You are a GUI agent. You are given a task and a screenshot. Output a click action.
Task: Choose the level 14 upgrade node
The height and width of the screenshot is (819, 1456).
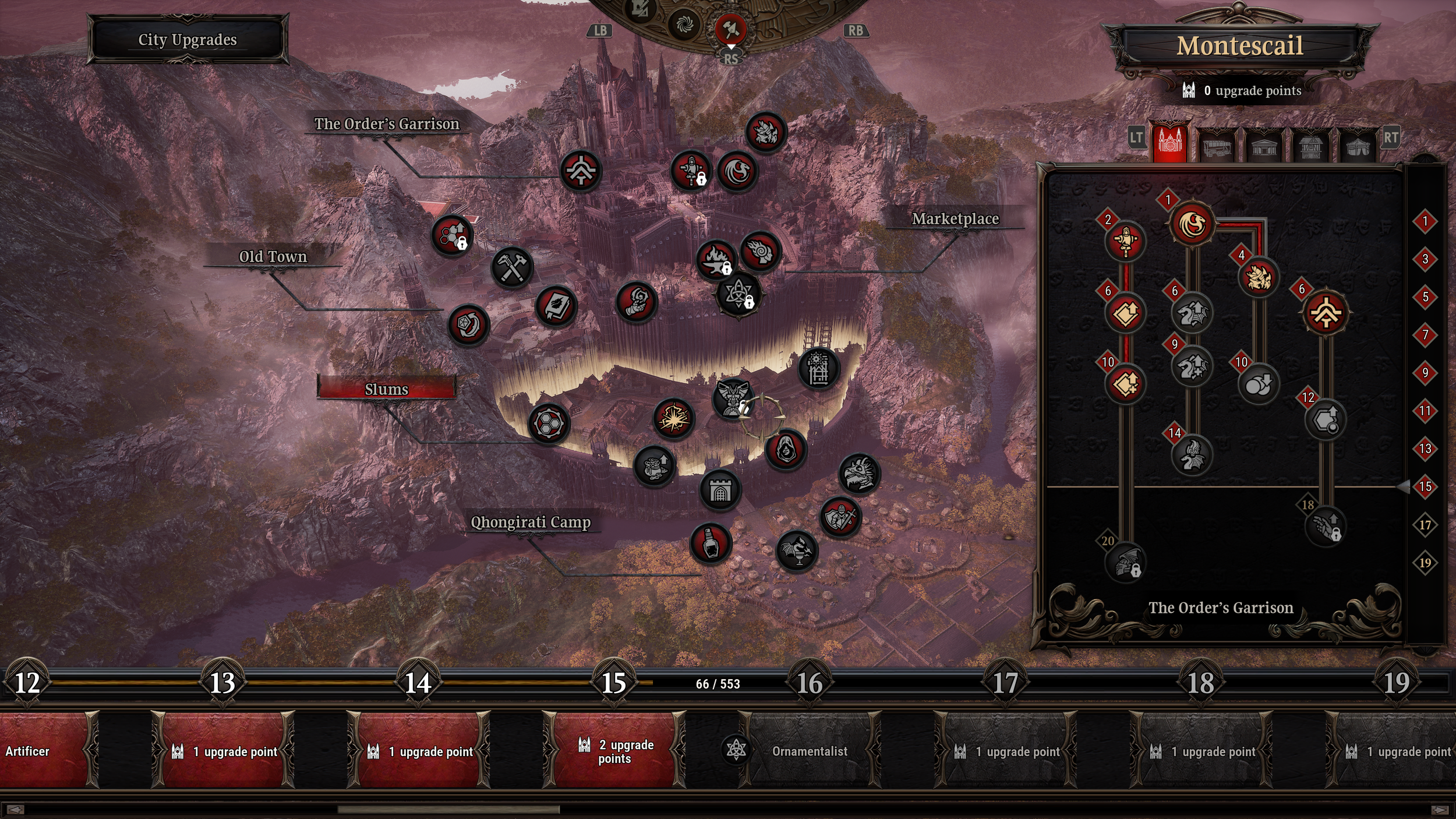pos(1192,456)
